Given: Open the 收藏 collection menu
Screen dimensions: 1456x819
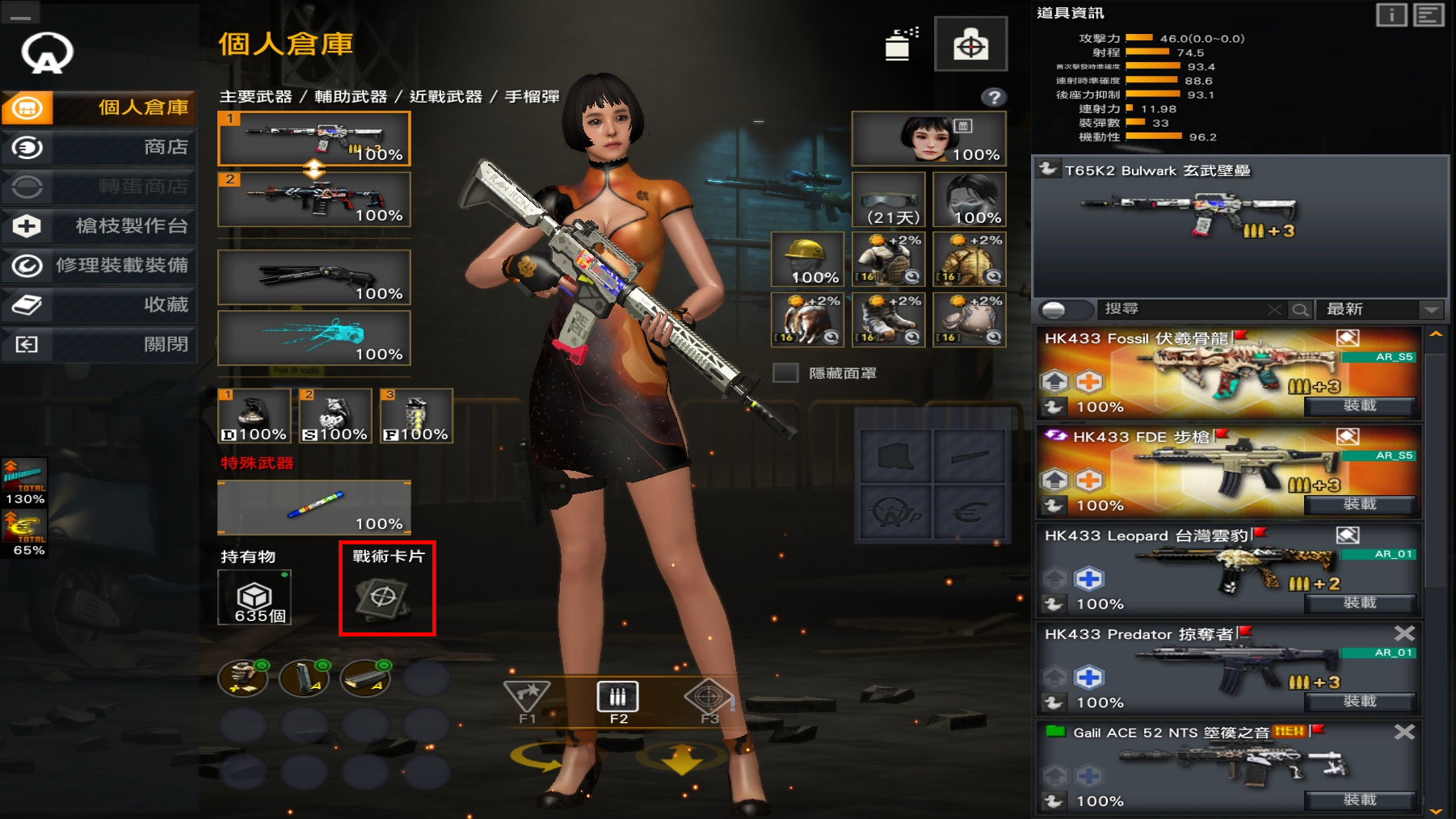Looking at the screenshot, I should pyautogui.click(x=100, y=304).
